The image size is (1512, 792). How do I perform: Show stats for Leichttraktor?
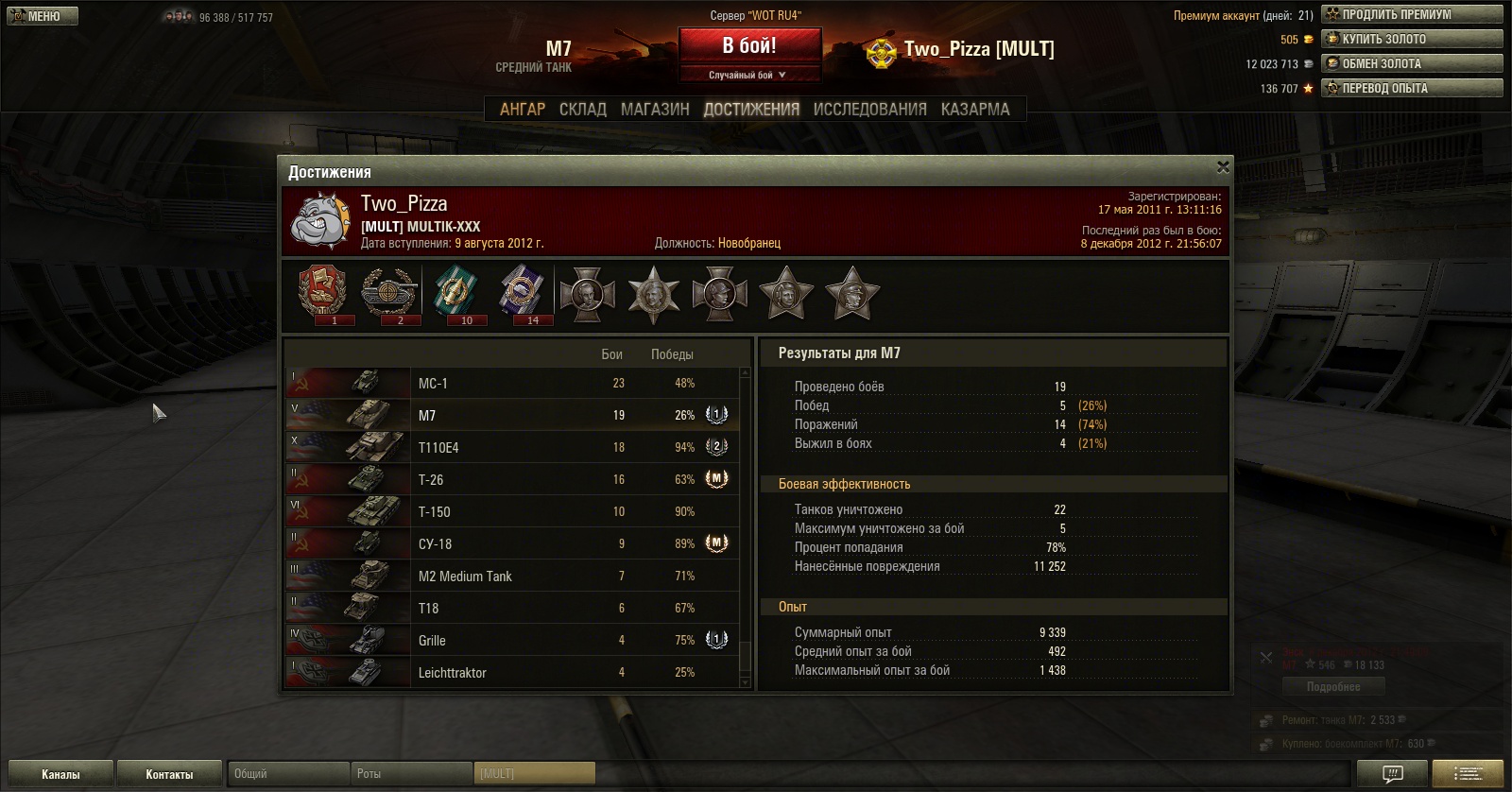click(x=510, y=673)
